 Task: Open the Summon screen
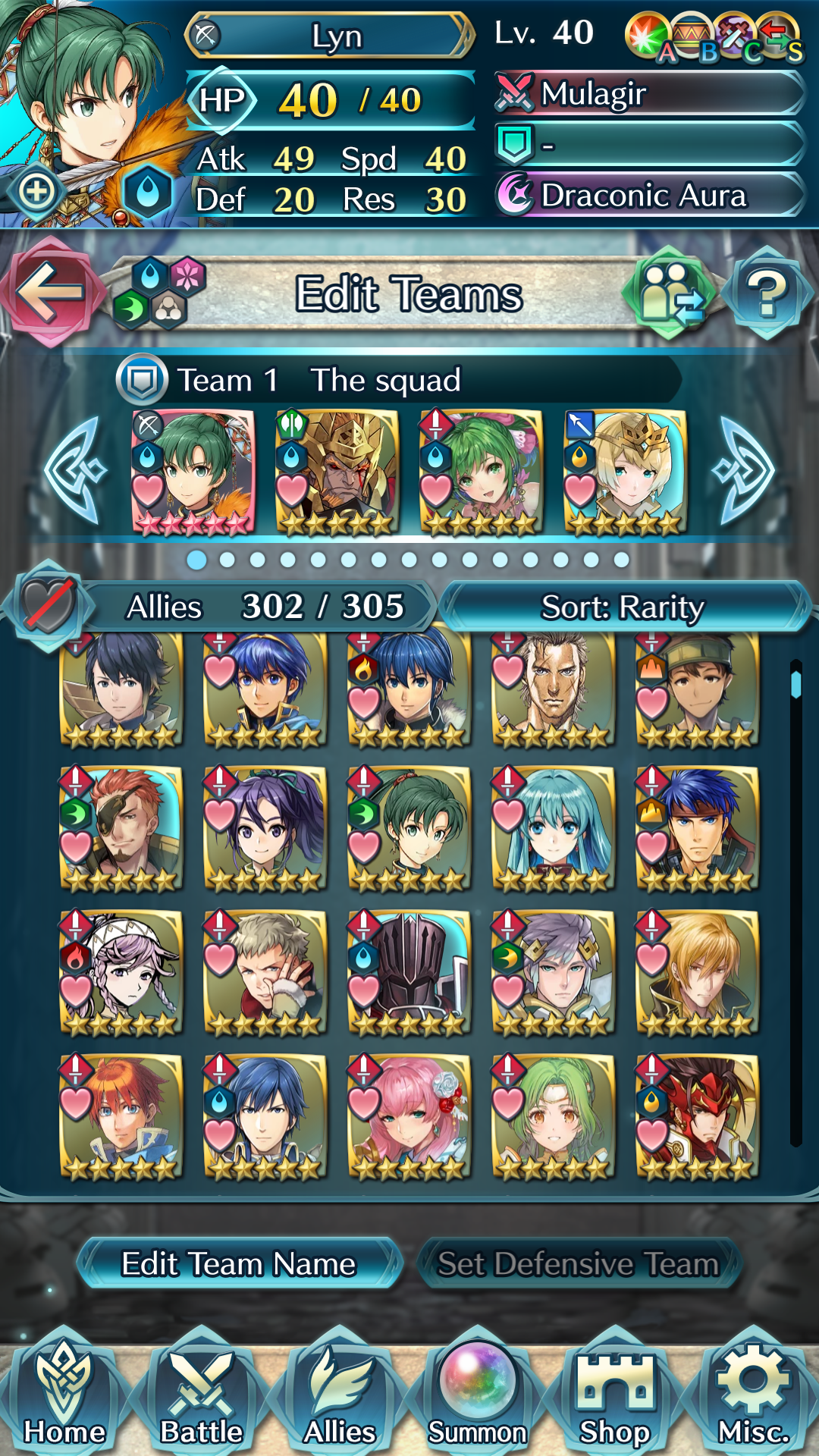478,1395
